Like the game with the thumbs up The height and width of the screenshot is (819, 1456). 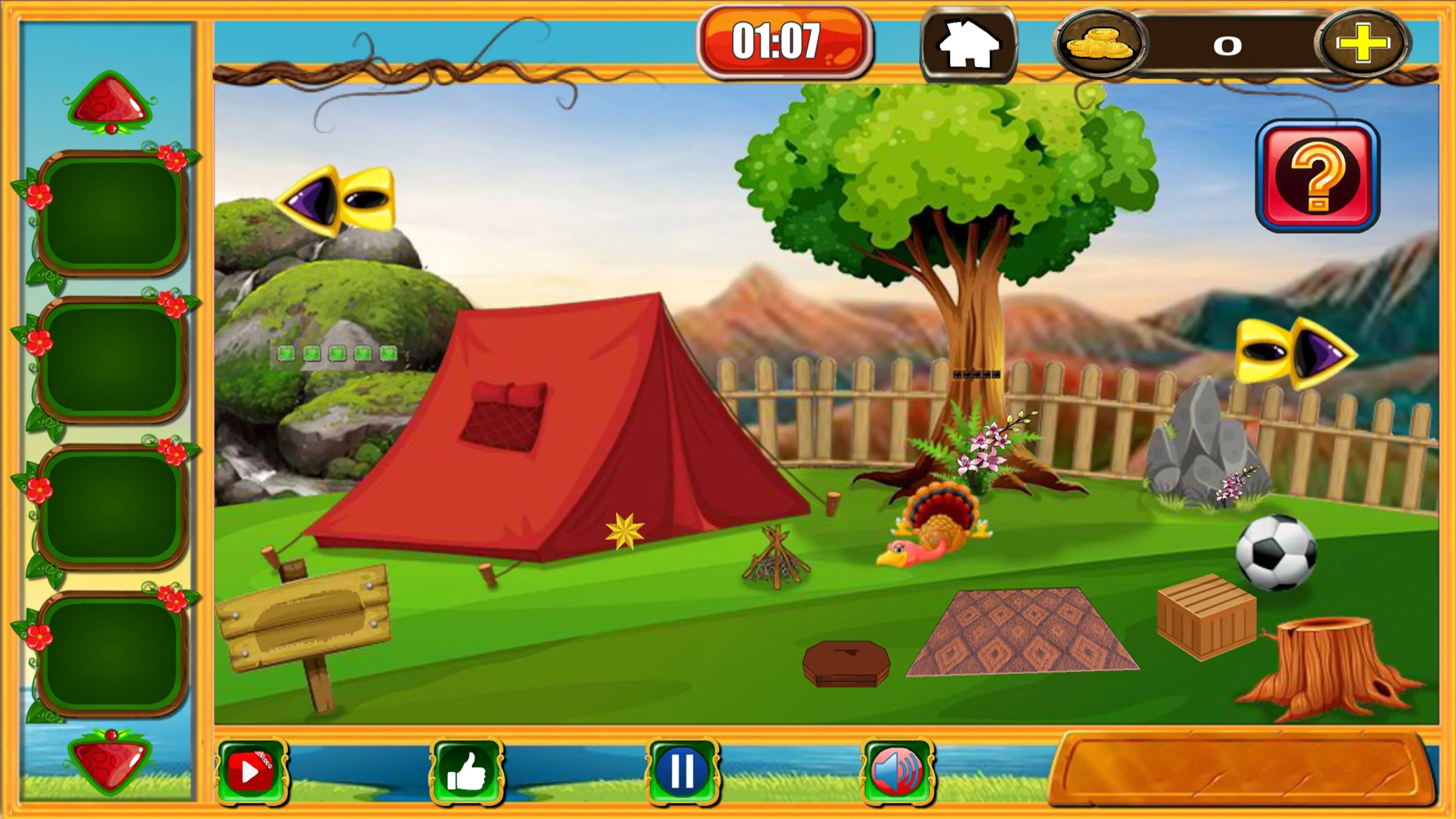(x=466, y=771)
